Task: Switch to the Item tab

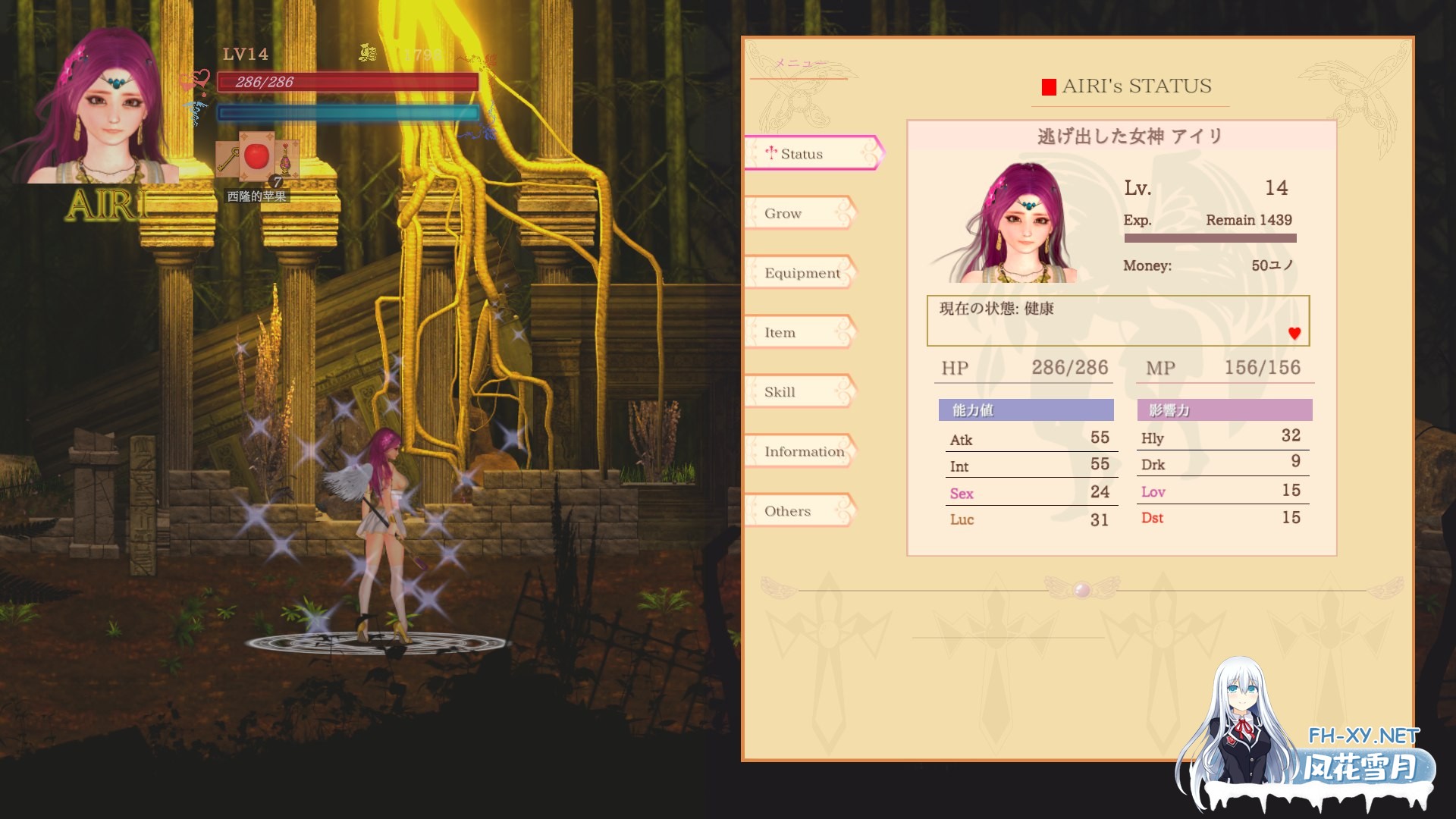Action: point(781,332)
